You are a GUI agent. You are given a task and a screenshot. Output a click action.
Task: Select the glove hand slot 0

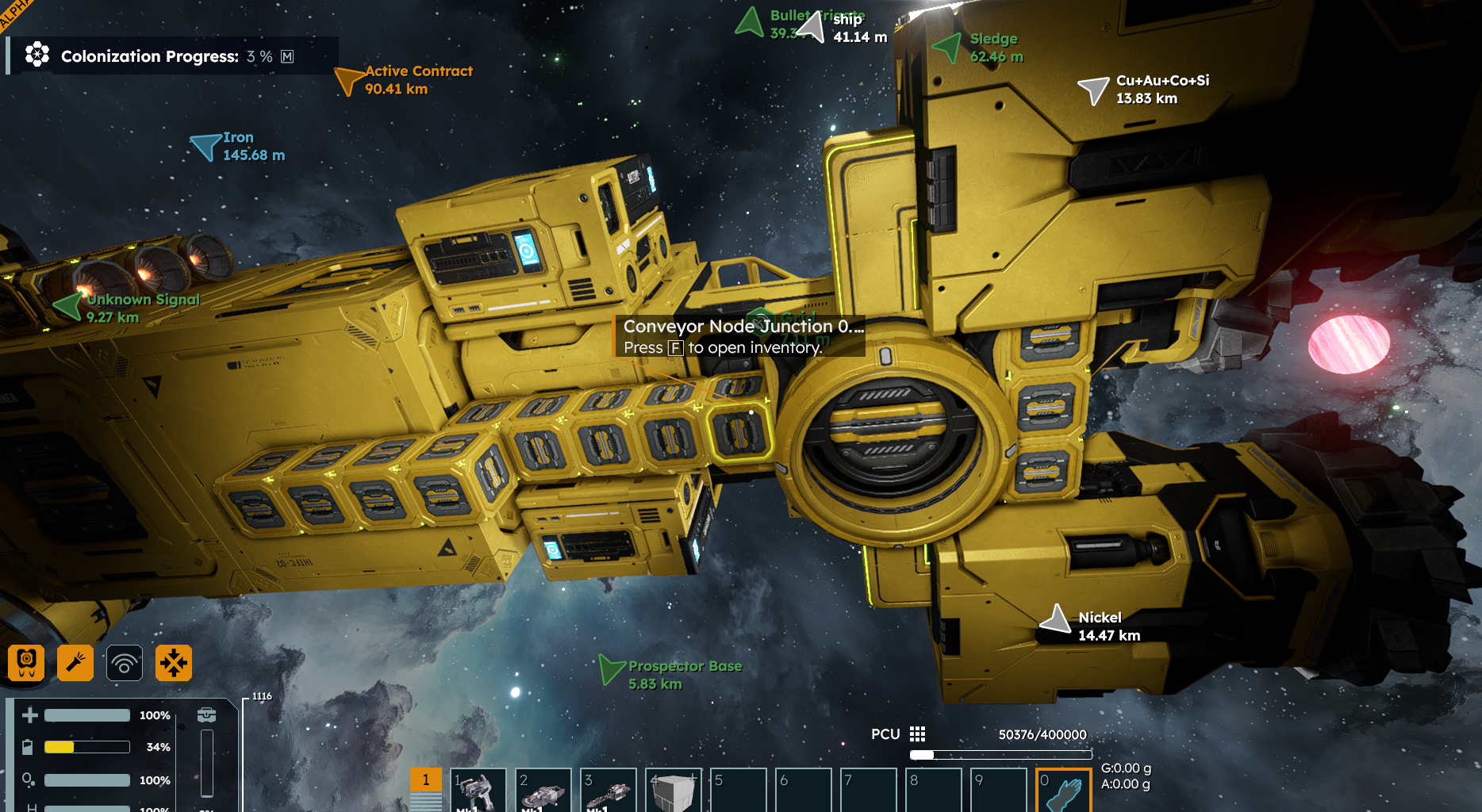[x=1063, y=790]
